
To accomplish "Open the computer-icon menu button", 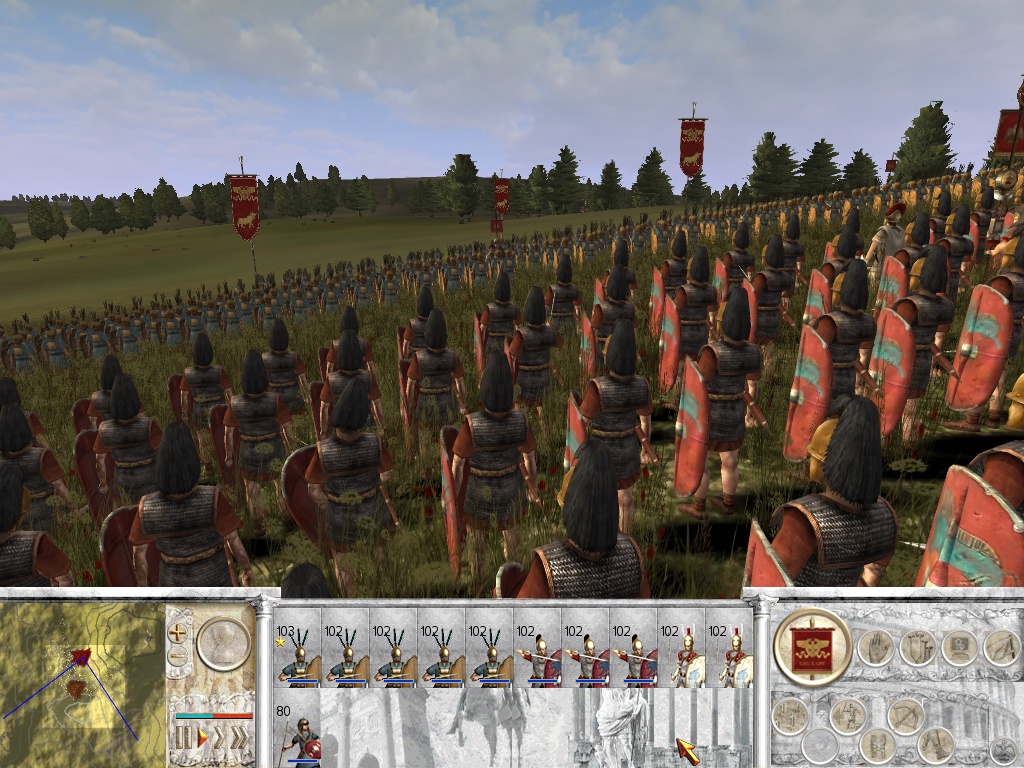I will [x=960, y=648].
